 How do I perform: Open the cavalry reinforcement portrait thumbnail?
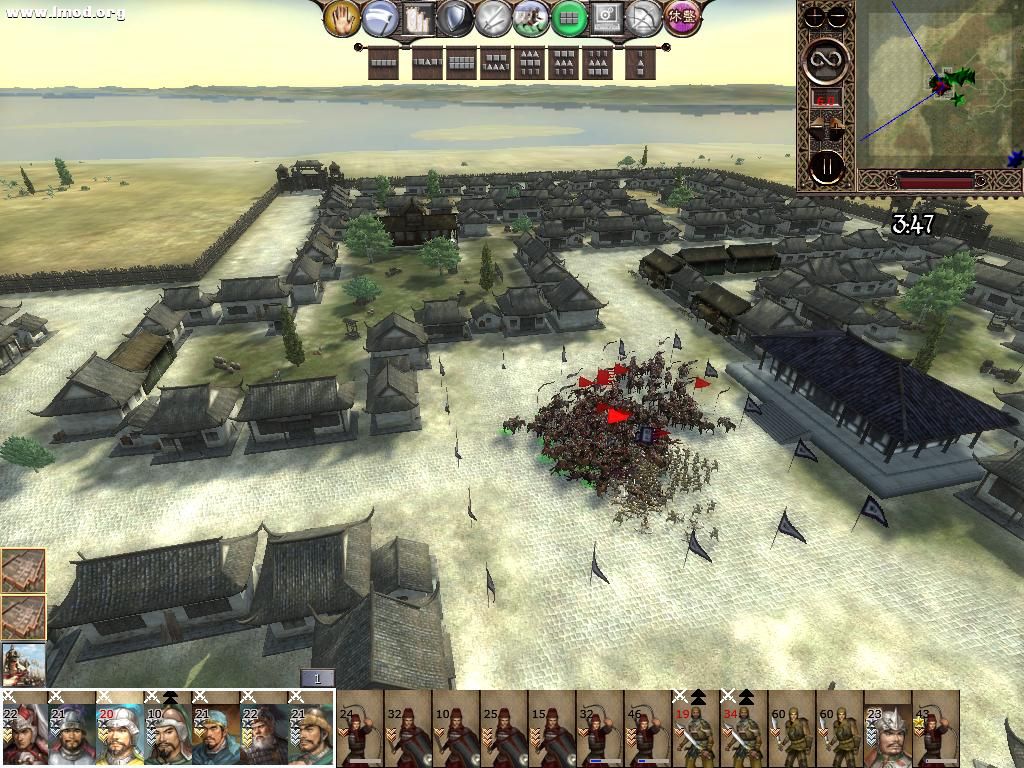23,663
